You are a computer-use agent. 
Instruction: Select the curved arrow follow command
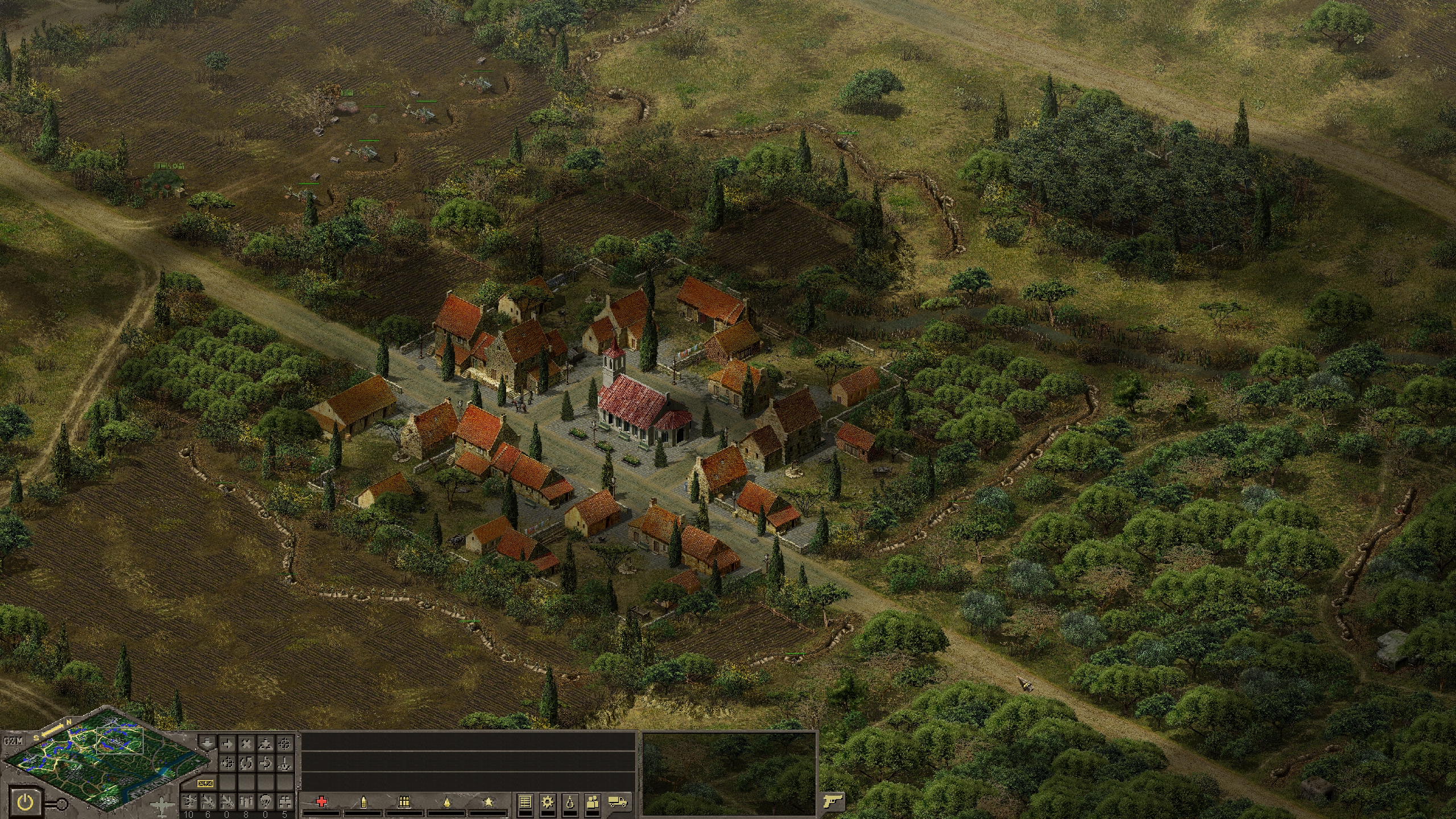266,763
